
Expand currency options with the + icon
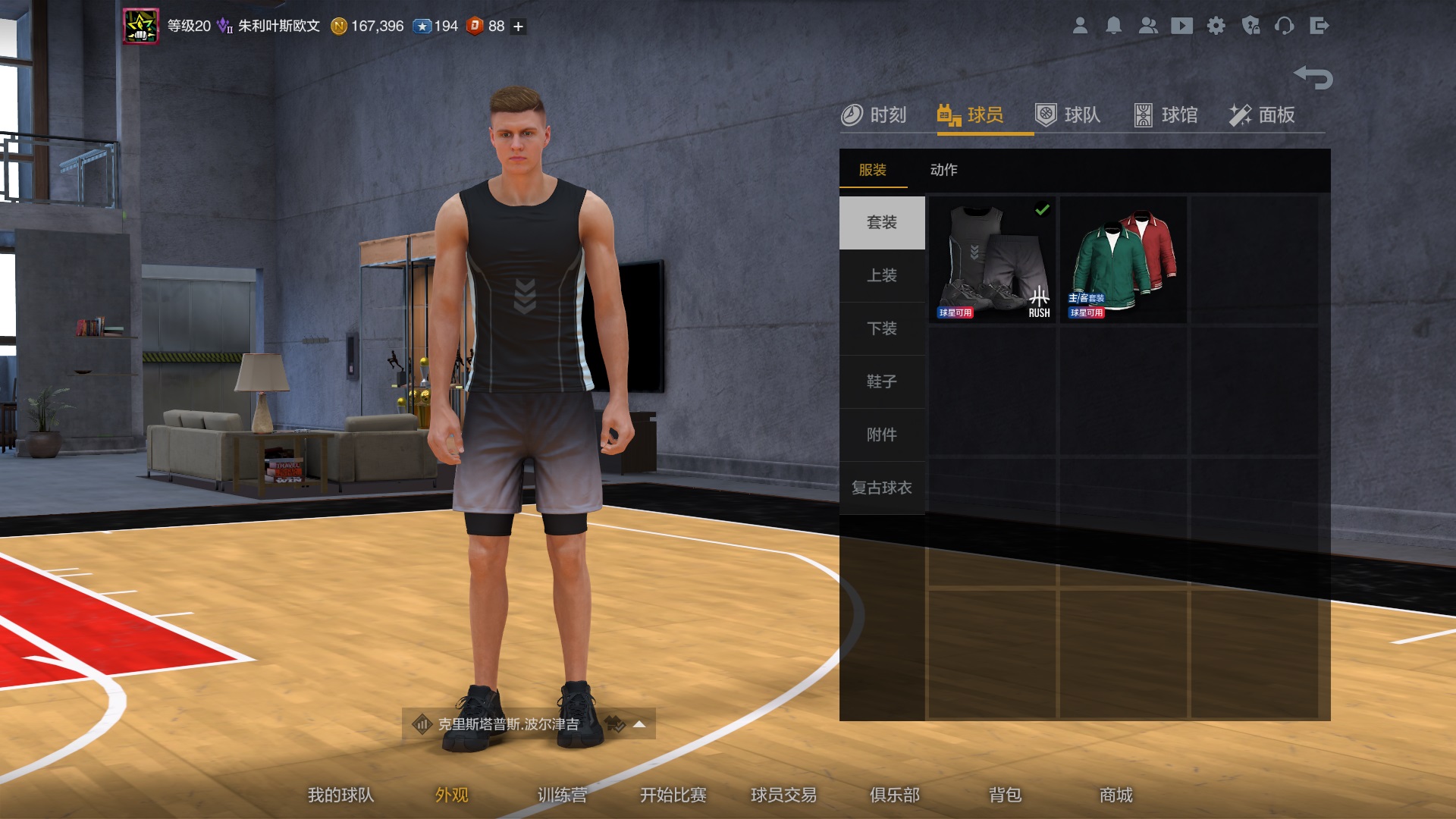pyautogui.click(x=516, y=26)
